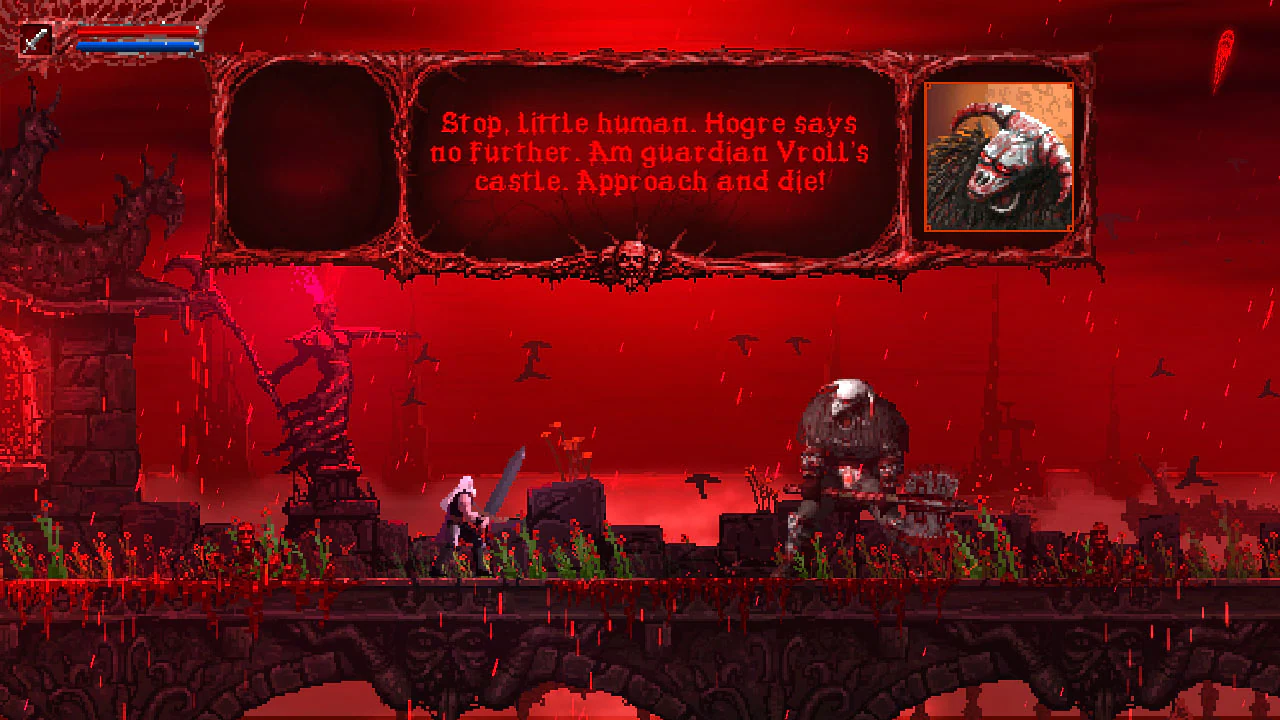
Task: Select the white-hooded player character on the bridge
Action: 462,510
